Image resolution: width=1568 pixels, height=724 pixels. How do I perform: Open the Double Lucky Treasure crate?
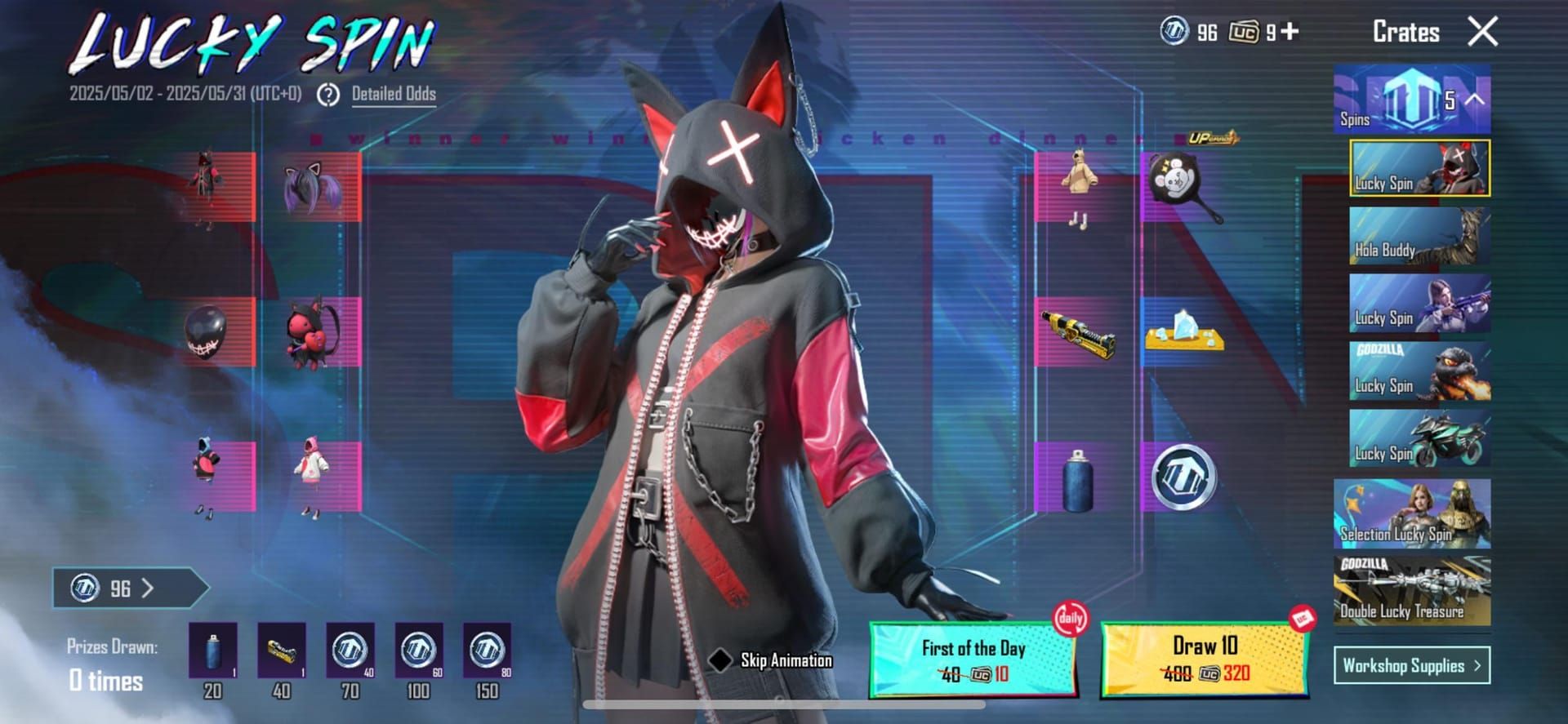pos(1412,592)
